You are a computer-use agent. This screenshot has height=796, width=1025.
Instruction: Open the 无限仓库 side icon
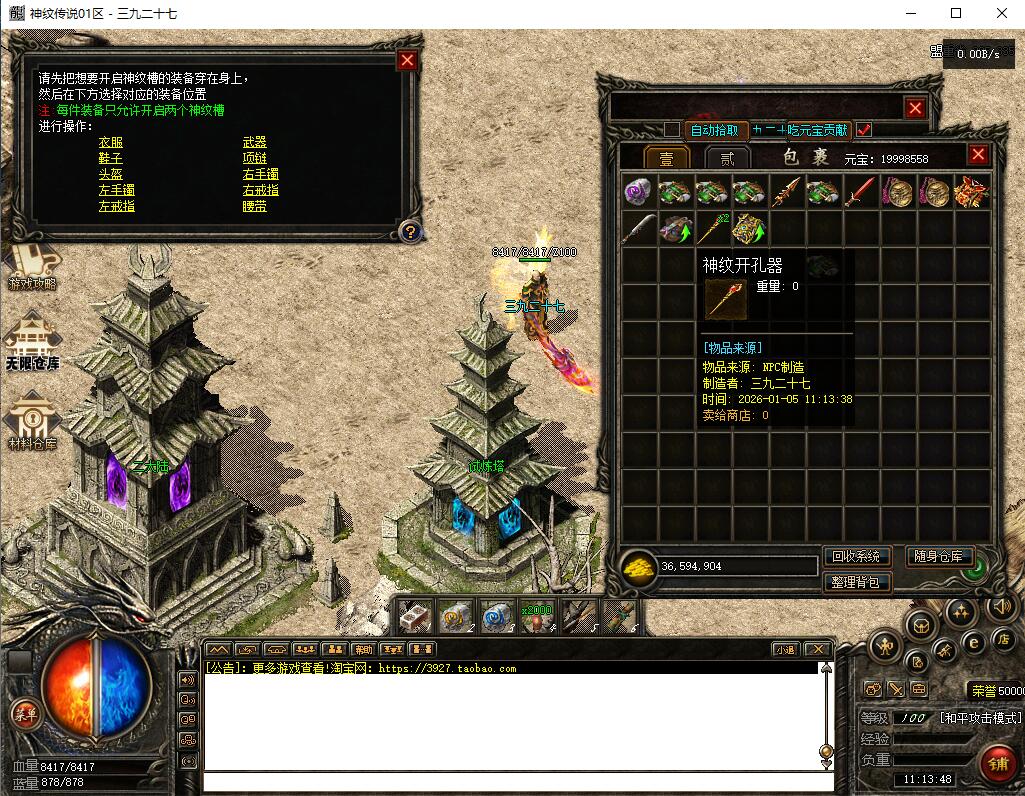coord(32,342)
